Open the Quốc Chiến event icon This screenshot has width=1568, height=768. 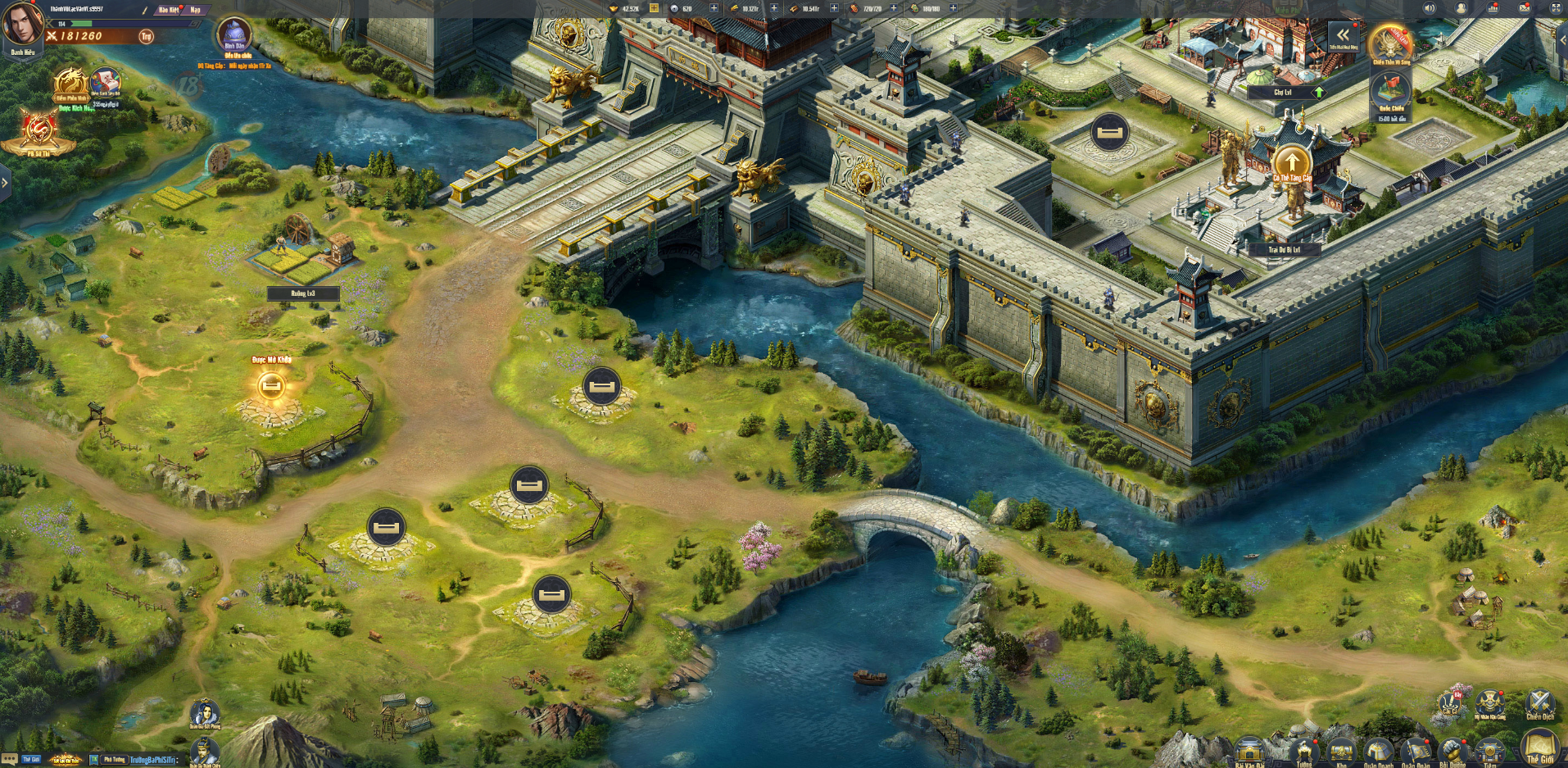click(x=1390, y=90)
